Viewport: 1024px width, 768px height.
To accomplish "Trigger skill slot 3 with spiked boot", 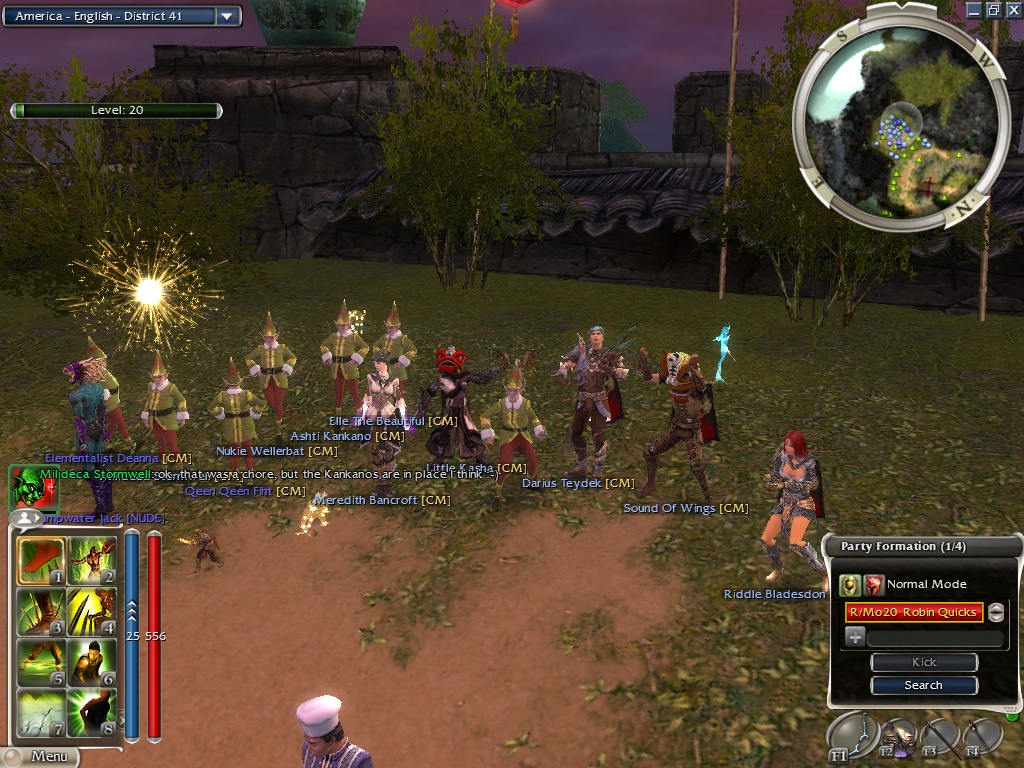I will [x=41, y=612].
